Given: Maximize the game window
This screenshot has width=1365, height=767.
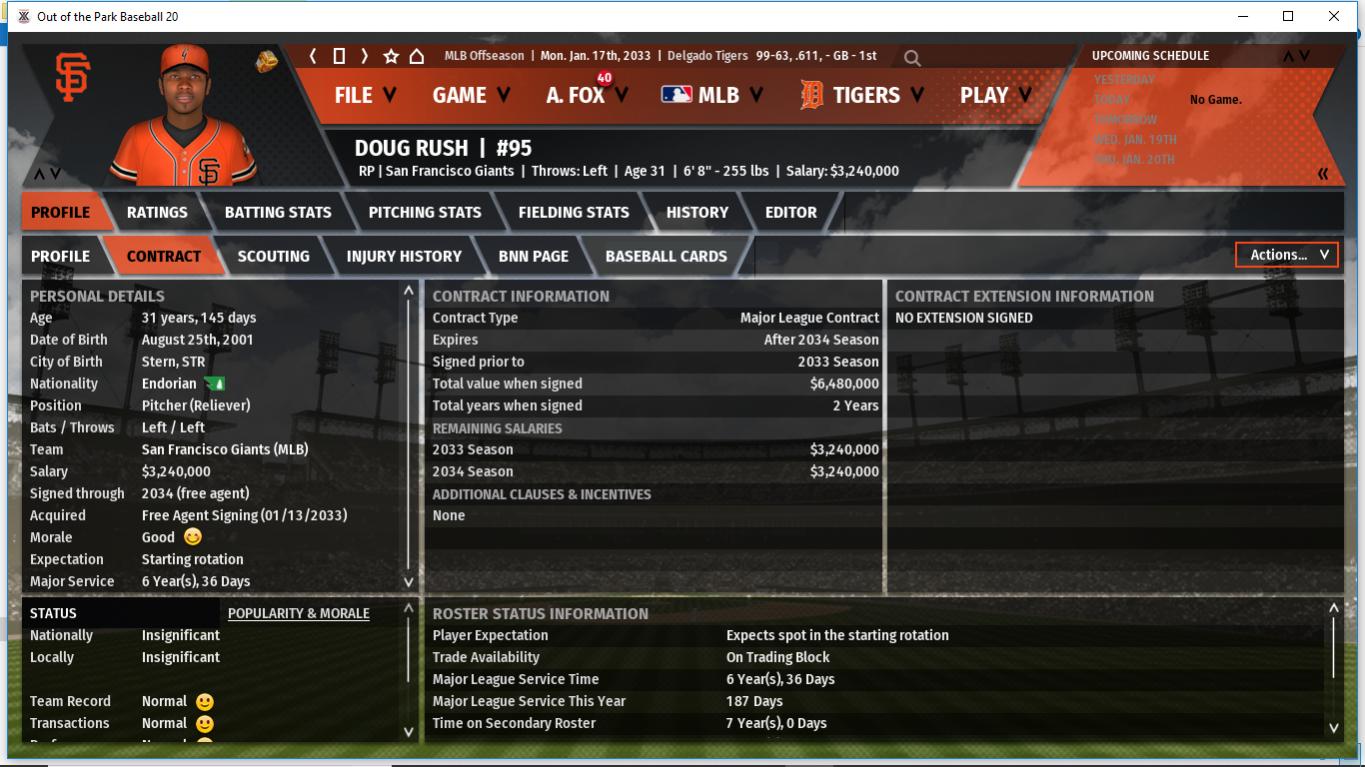Looking at the screenshot, I should 1288,16.
